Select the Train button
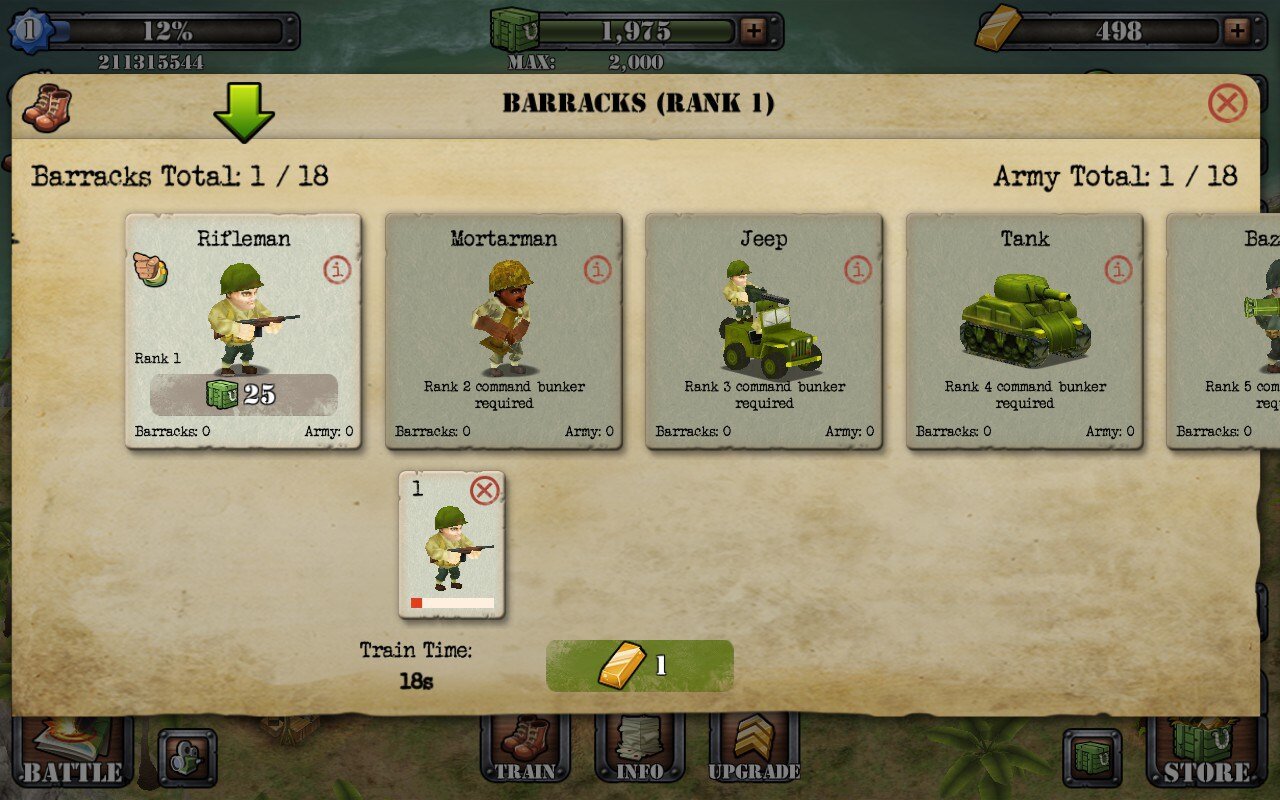 pyautogui.click(x=525, y=750)
